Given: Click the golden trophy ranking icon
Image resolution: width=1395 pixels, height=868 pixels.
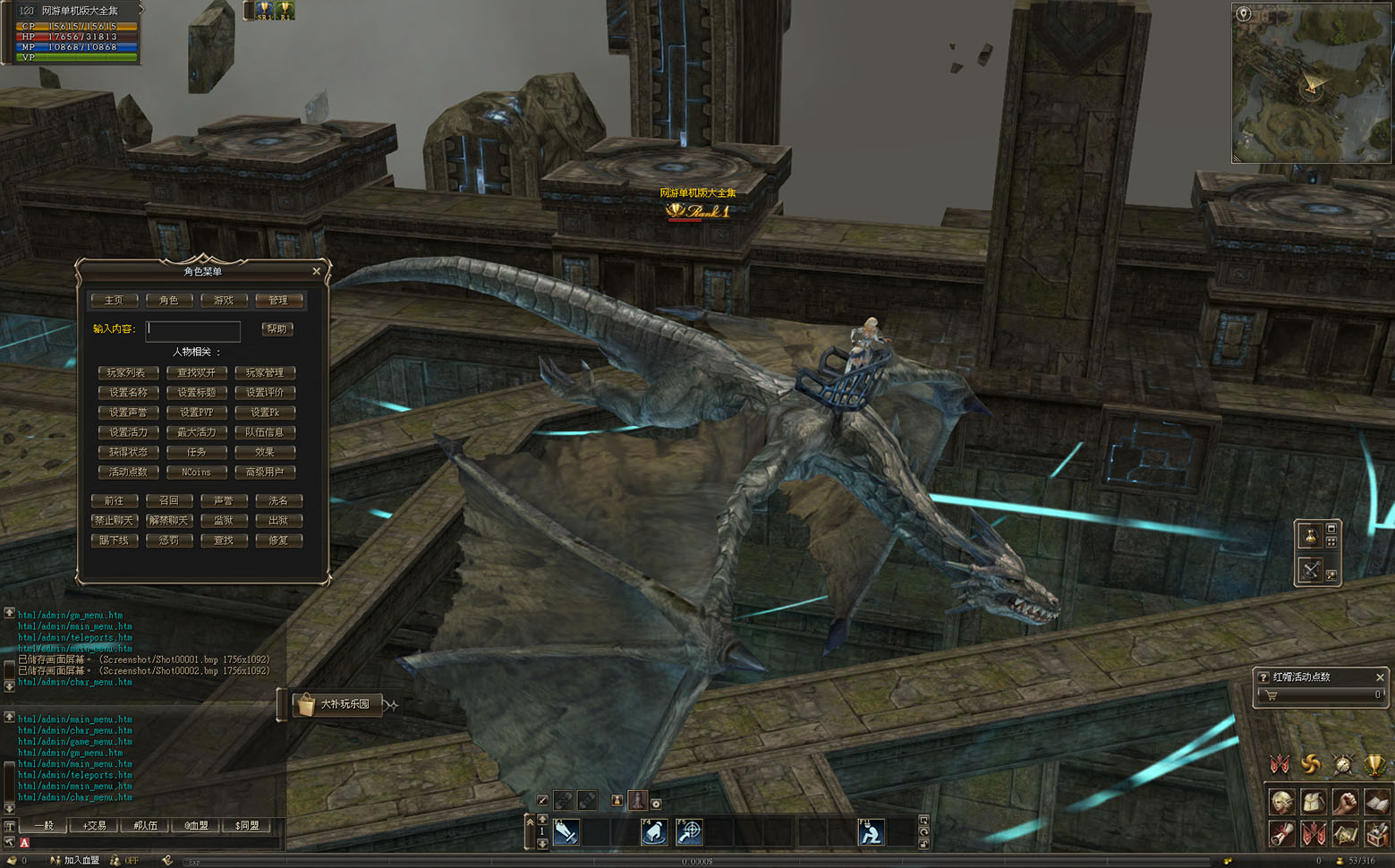Looking at the screenshot, I should [x=1374, y=765].
